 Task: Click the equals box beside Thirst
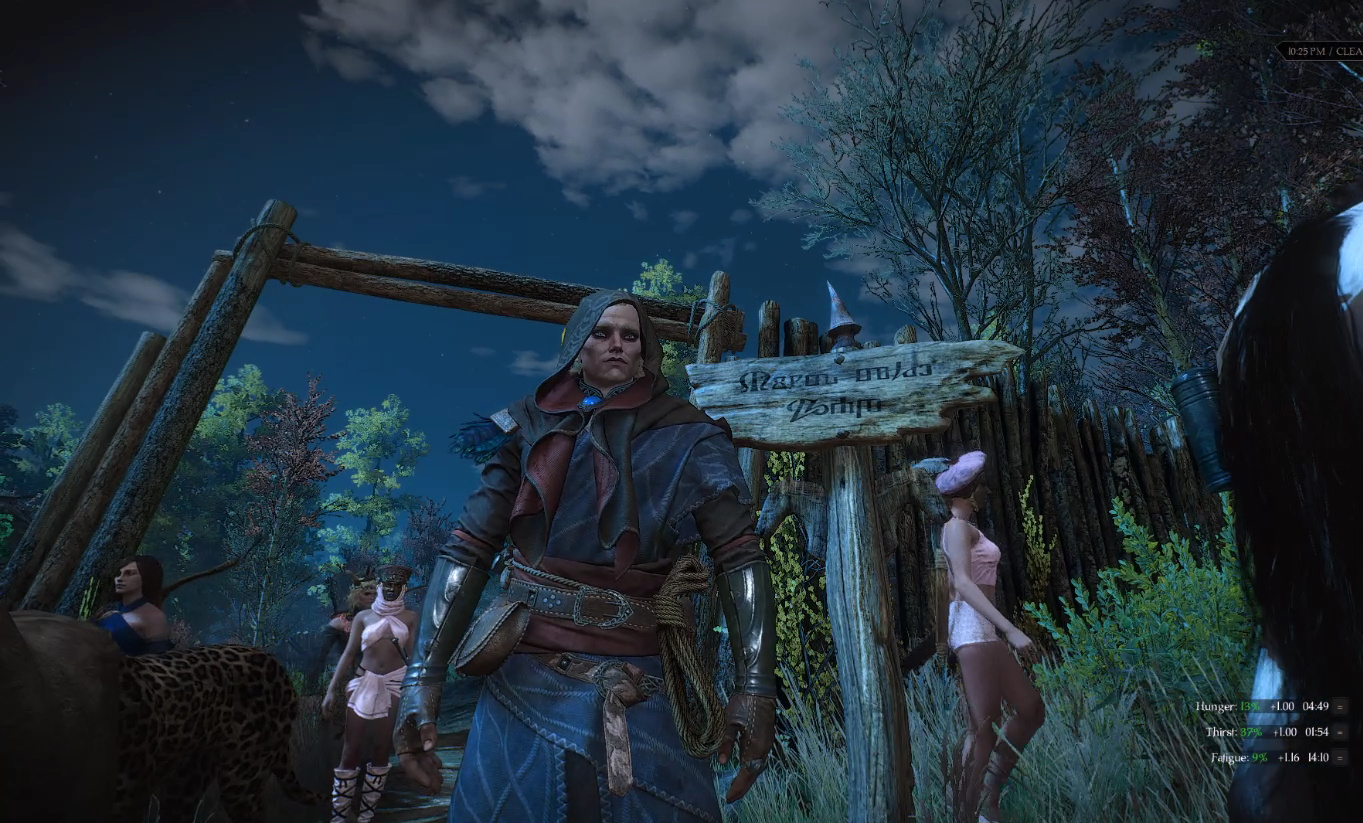(x=1340, y=732)
